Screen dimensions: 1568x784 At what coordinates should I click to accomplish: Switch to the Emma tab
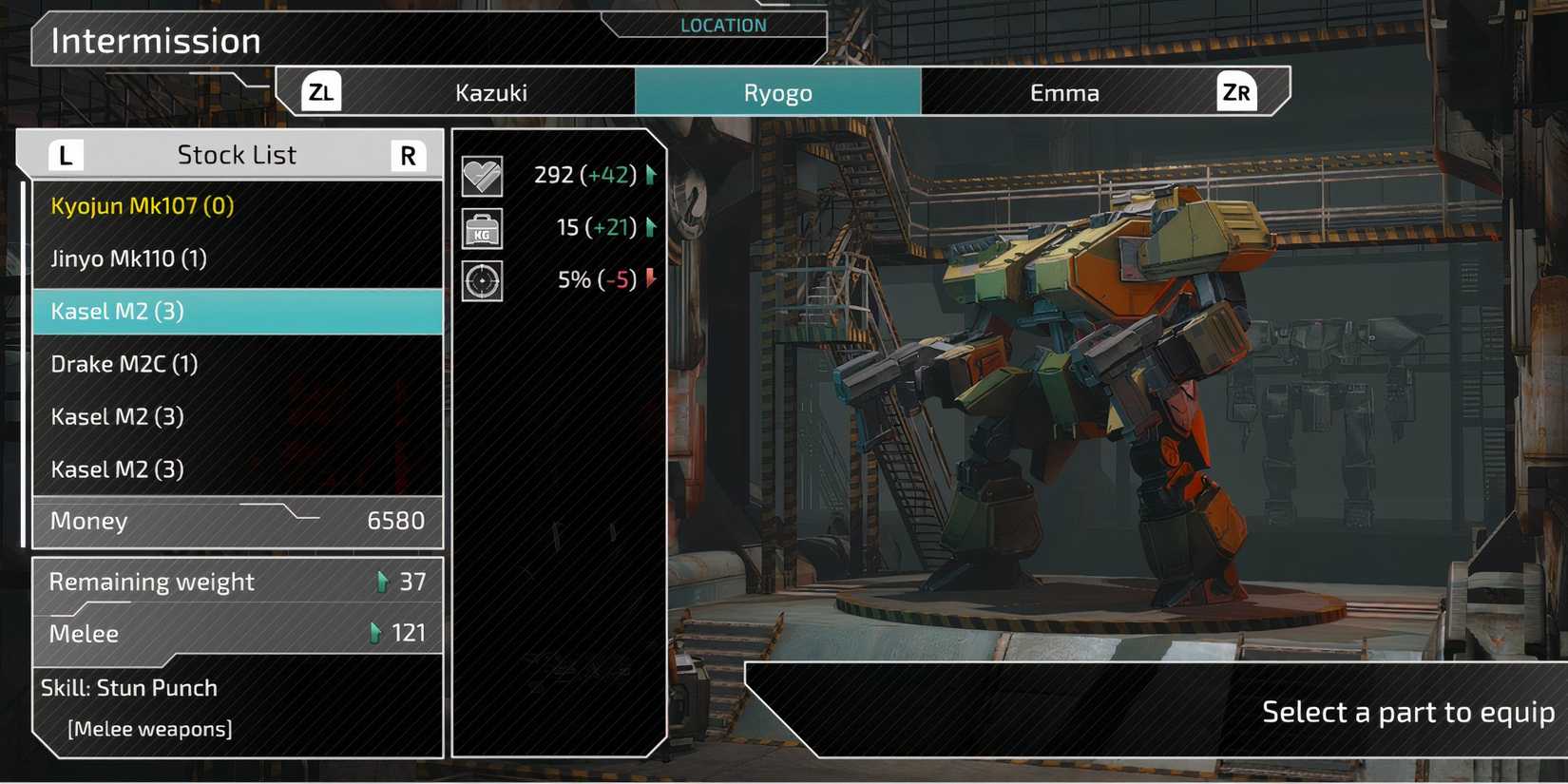(1065, 92)
